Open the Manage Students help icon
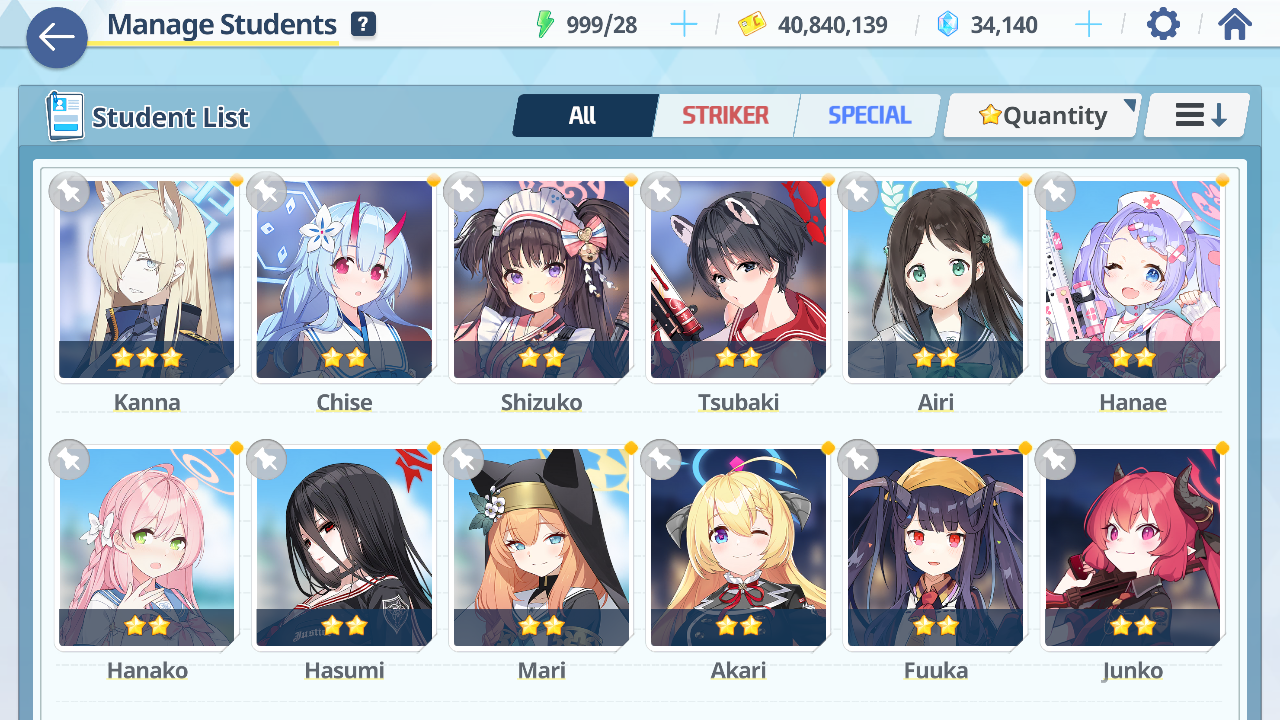 tap(364, 25)
